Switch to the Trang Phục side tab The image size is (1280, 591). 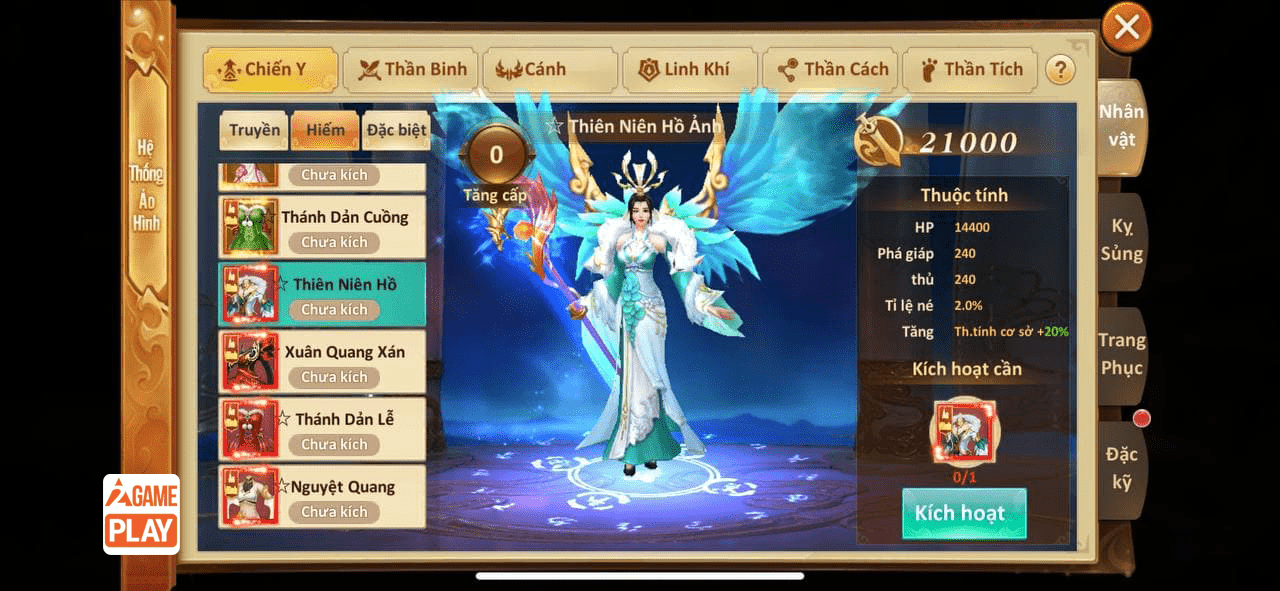coord(1122,355)
